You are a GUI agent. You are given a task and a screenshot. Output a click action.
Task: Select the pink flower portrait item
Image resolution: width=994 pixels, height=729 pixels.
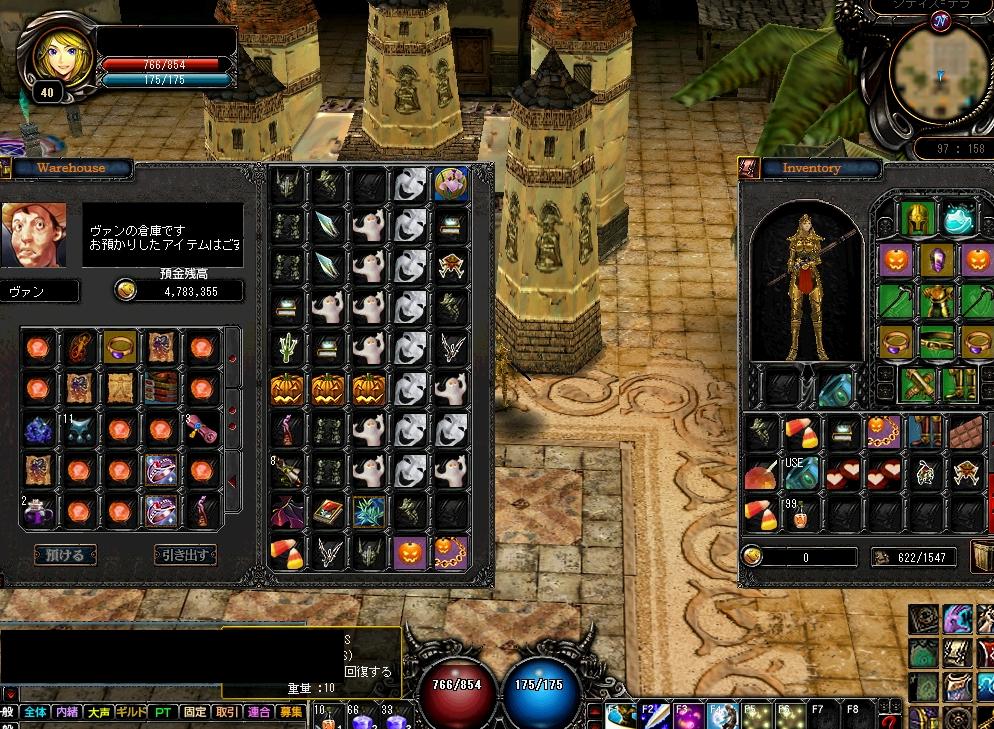[451, 184]
